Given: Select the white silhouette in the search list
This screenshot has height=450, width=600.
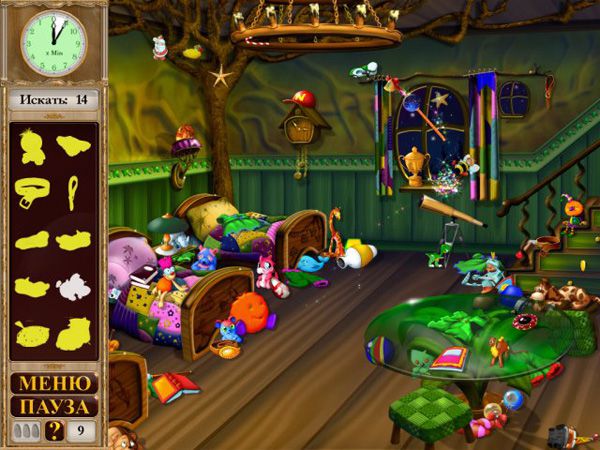Looking at the screenshot, I should [x=73, y=288].
